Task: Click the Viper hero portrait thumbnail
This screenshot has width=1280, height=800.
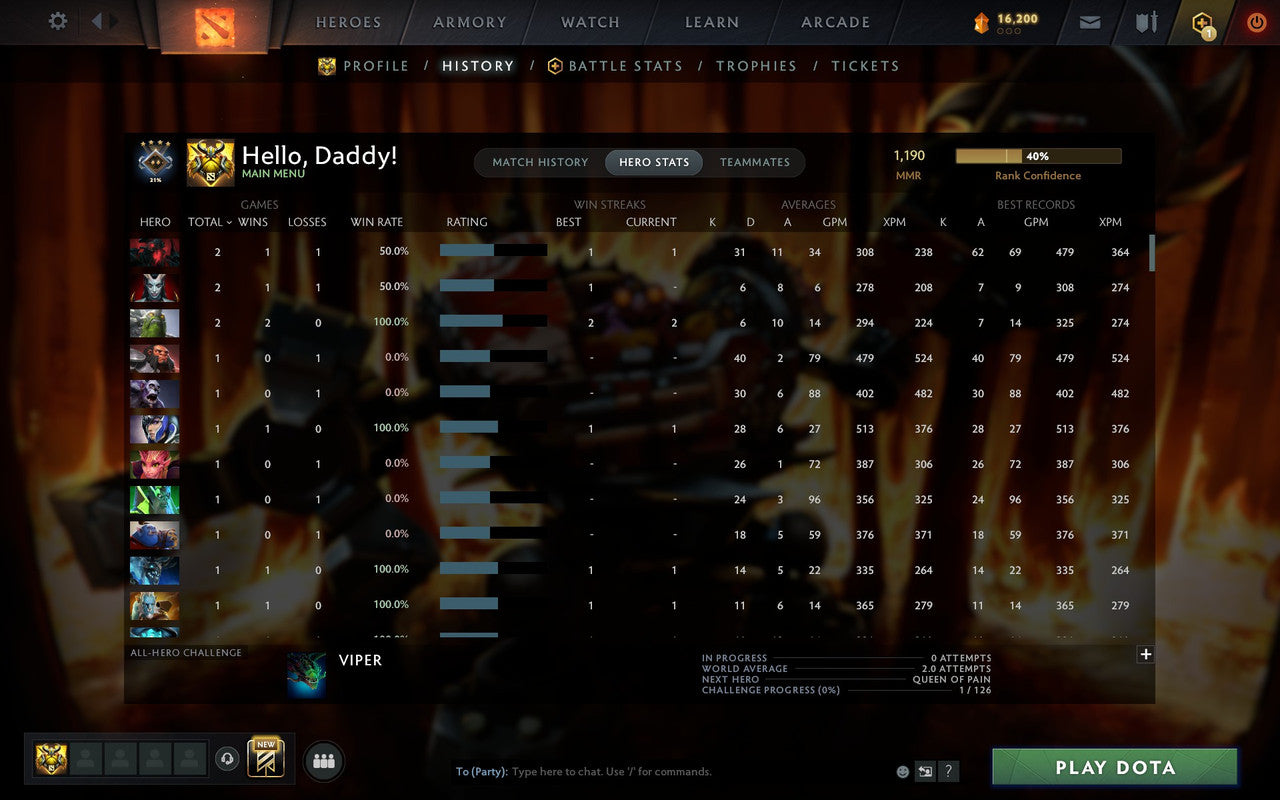Action: pos(306,673)
